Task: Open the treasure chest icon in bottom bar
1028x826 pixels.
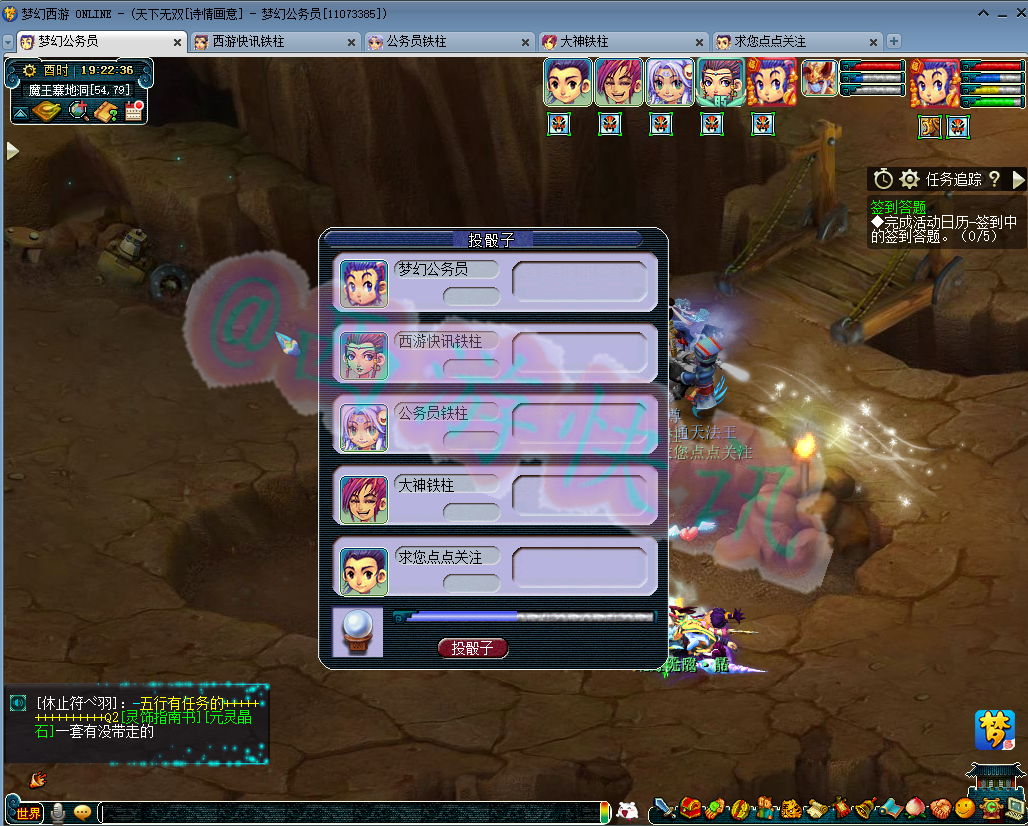Action: click(692, 808)
